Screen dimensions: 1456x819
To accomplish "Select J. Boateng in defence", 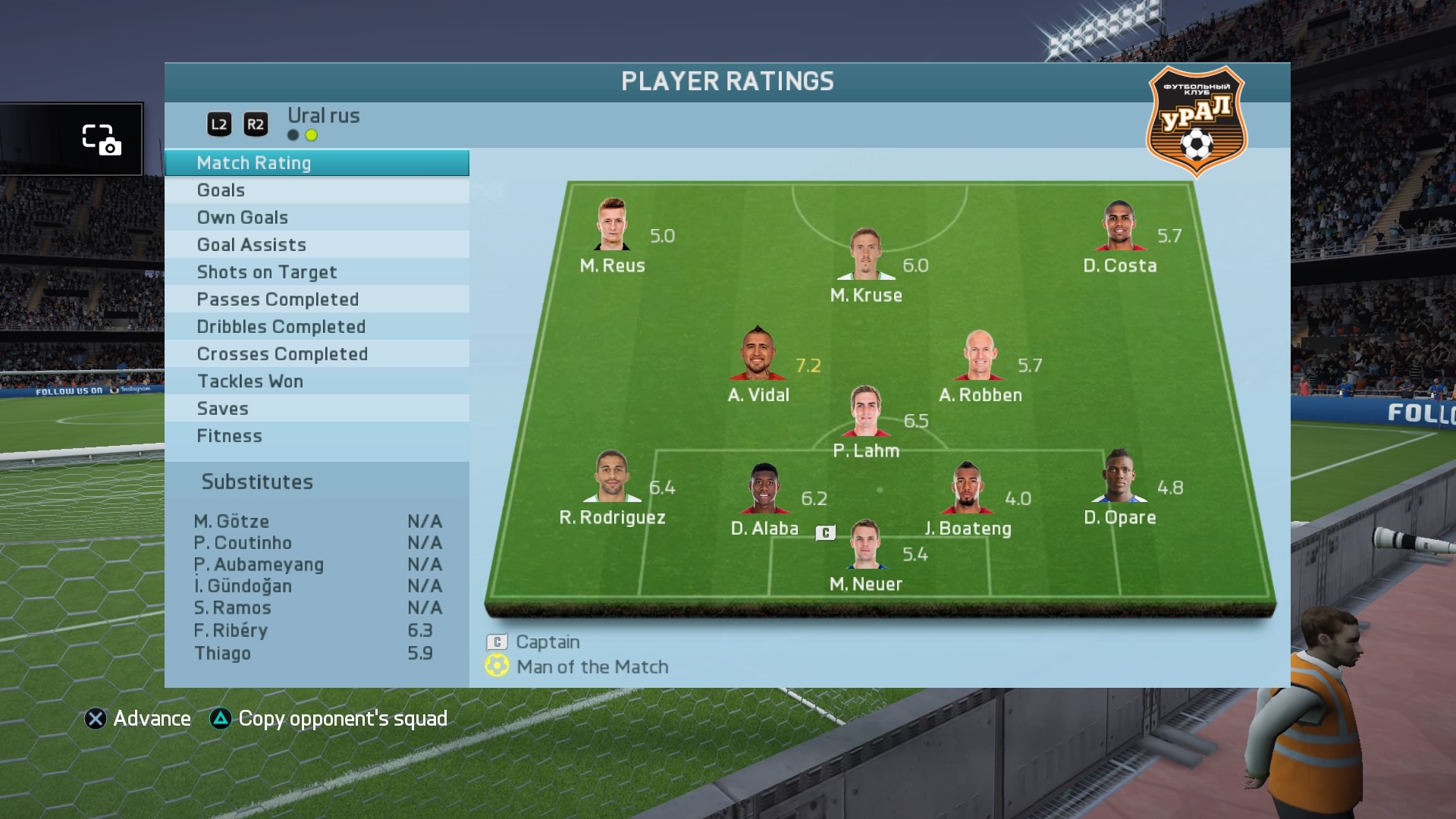I will 967,488.
